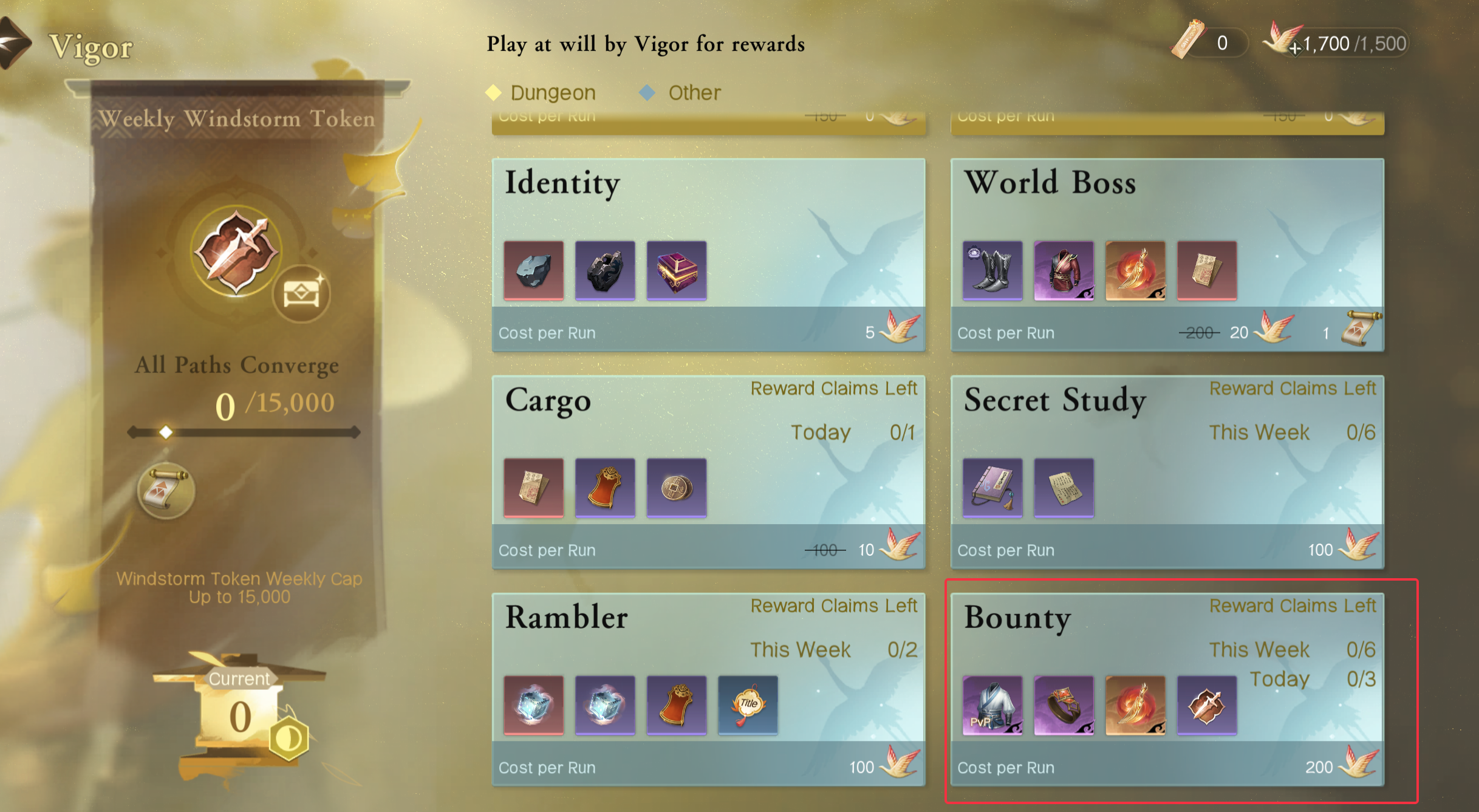Inspect the PvP armor reward in Bounty
The width and height of the screenshot is (1479, 812).
click(x=992, y=706)
